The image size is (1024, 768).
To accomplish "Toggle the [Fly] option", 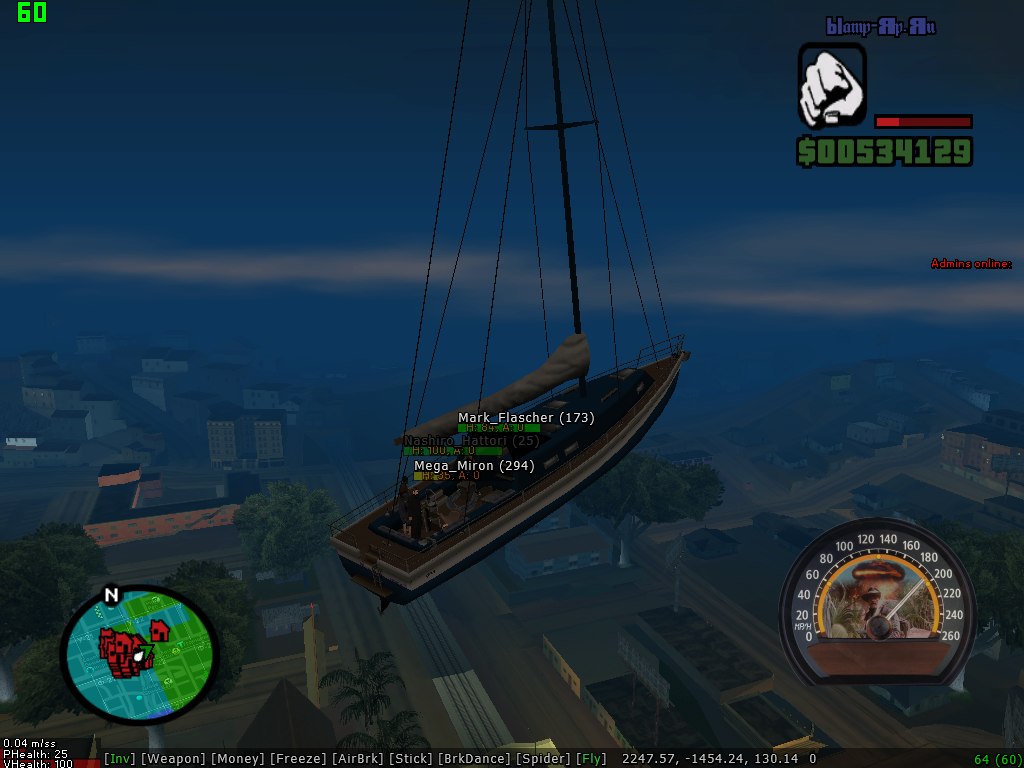I will pyautogui.click(x=591, y=759).
